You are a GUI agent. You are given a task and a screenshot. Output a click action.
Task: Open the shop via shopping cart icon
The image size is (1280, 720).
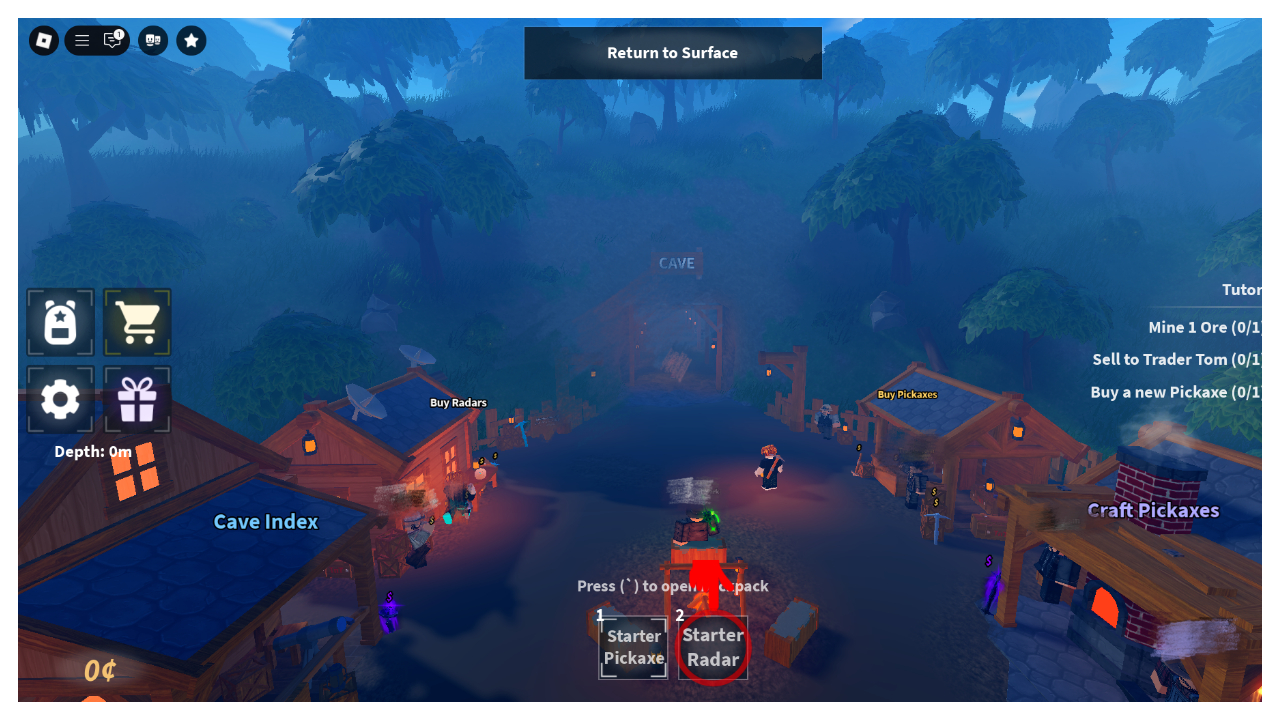(137, 322)
